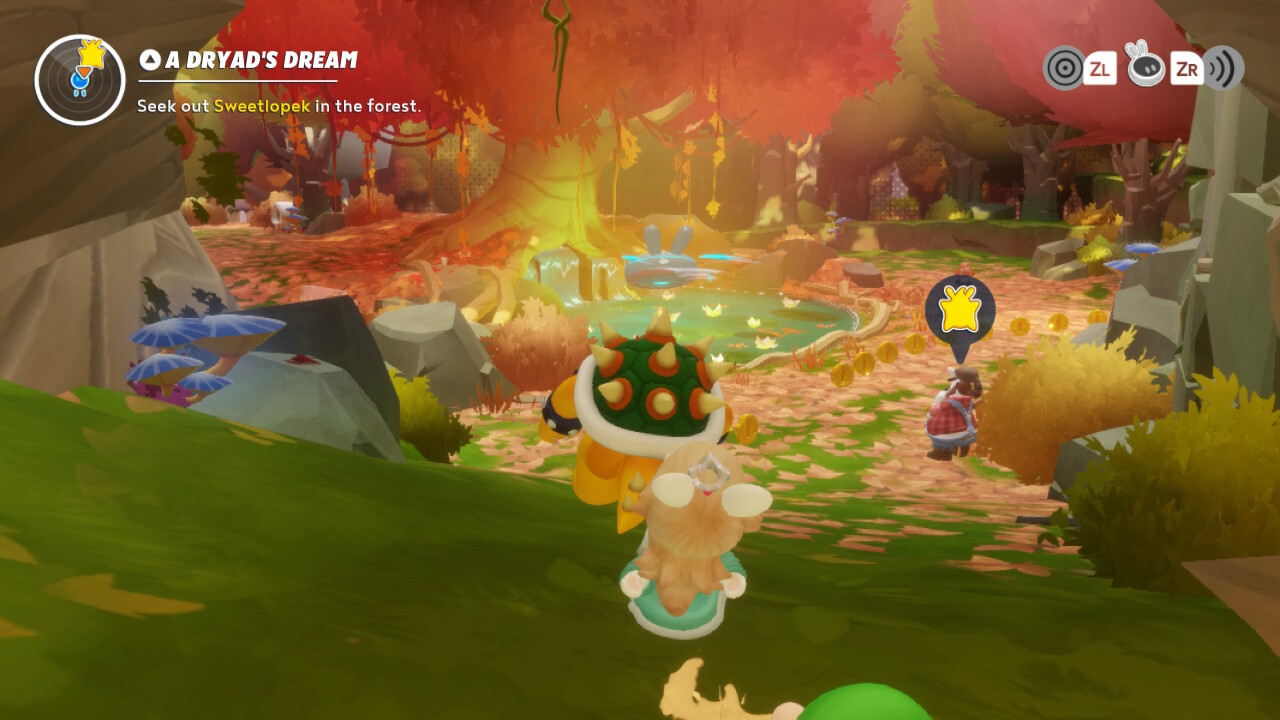
Task: Select the concentric-circle scan icon
Action: pyautogui.click(x=1064, y=69)
